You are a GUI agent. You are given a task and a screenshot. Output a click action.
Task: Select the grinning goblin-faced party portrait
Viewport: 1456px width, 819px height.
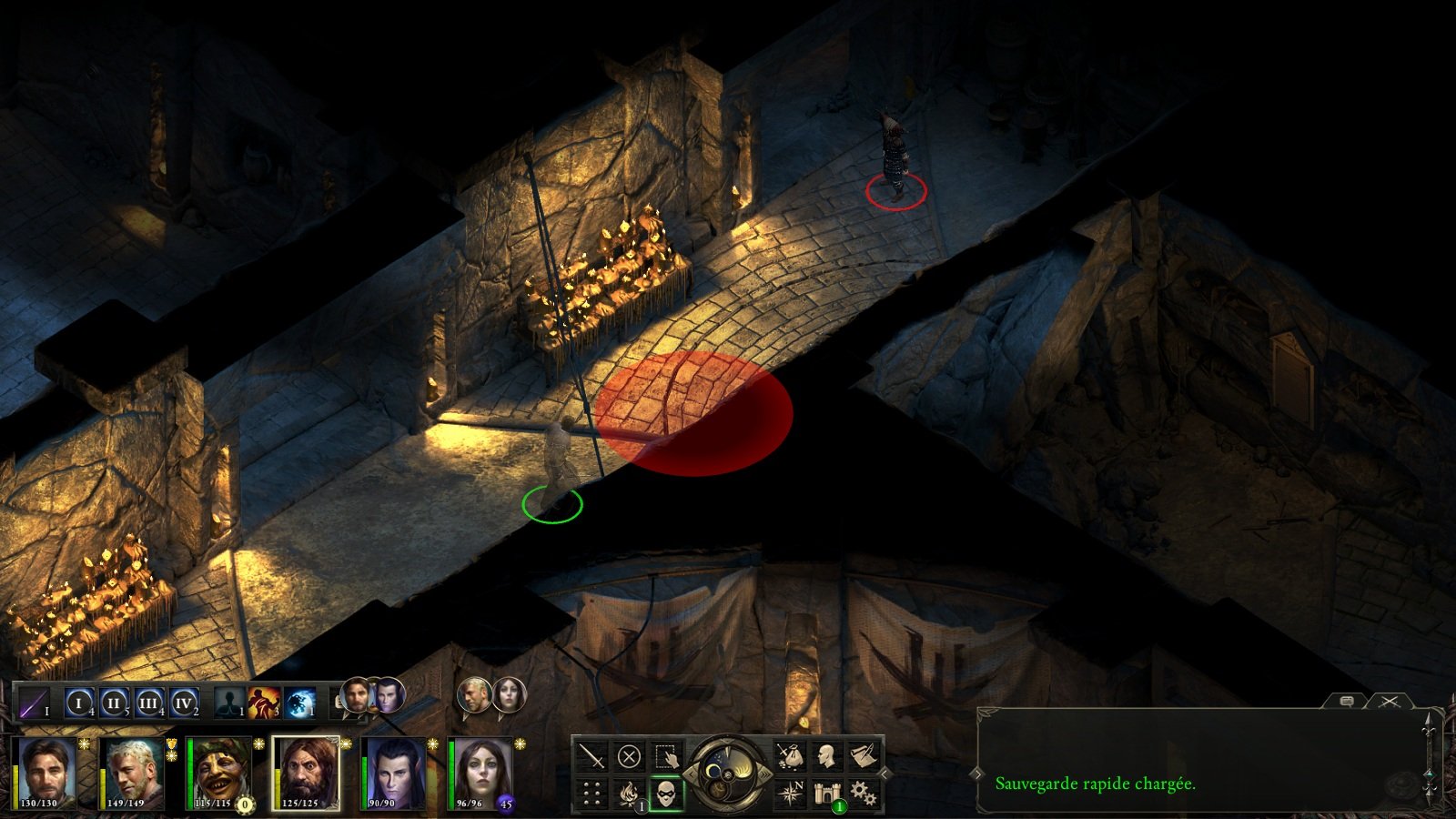coord(219,773)
